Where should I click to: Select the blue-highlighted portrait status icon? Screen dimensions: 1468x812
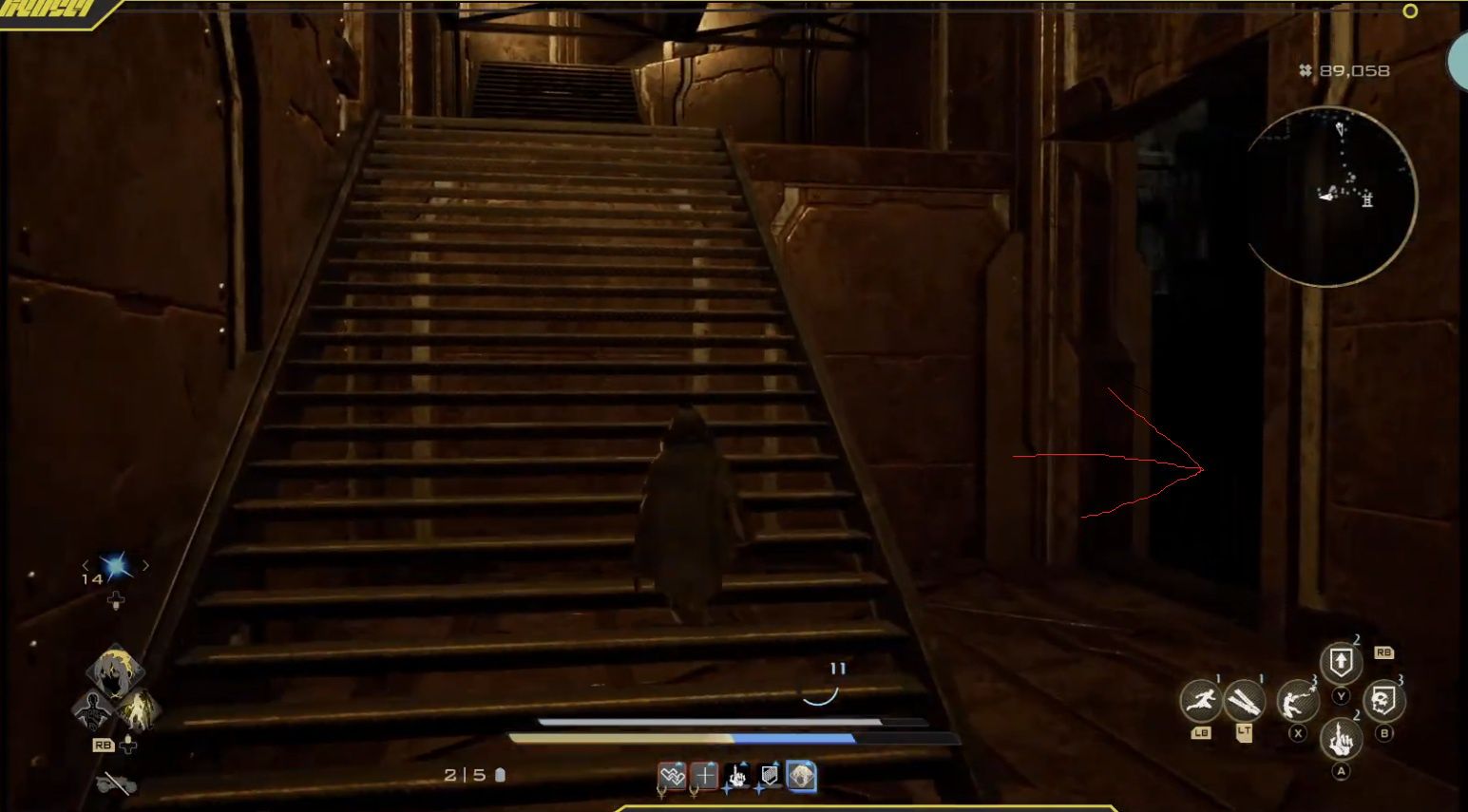(x=801, y=777)
